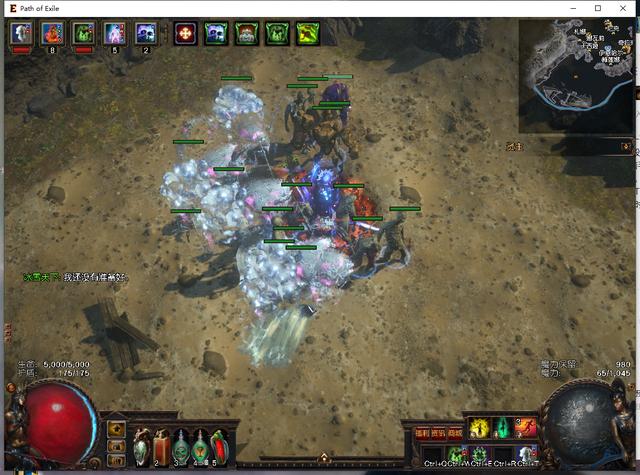
Task: Activate the yellow glowing skill icon
Action: coord(478,428)
